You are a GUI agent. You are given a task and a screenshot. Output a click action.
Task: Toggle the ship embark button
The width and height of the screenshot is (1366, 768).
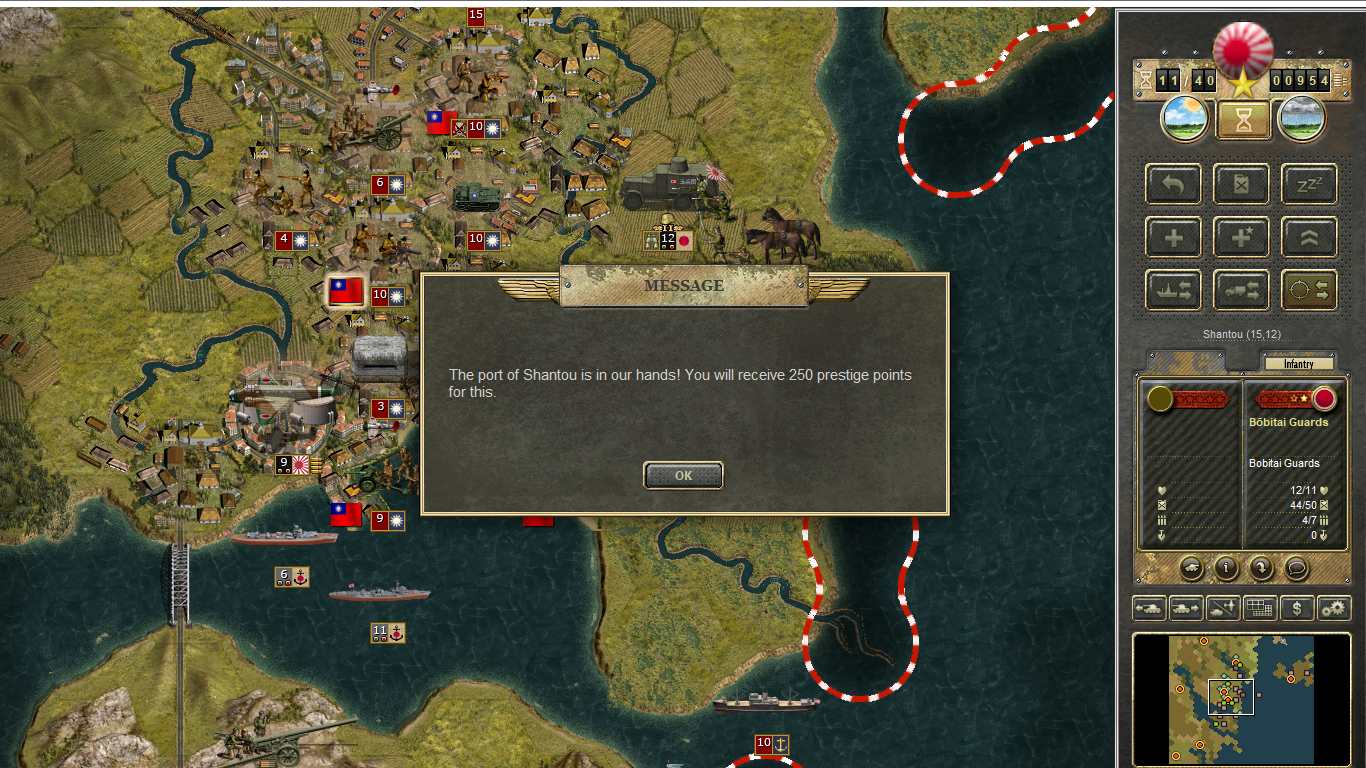click(1174, 290)
